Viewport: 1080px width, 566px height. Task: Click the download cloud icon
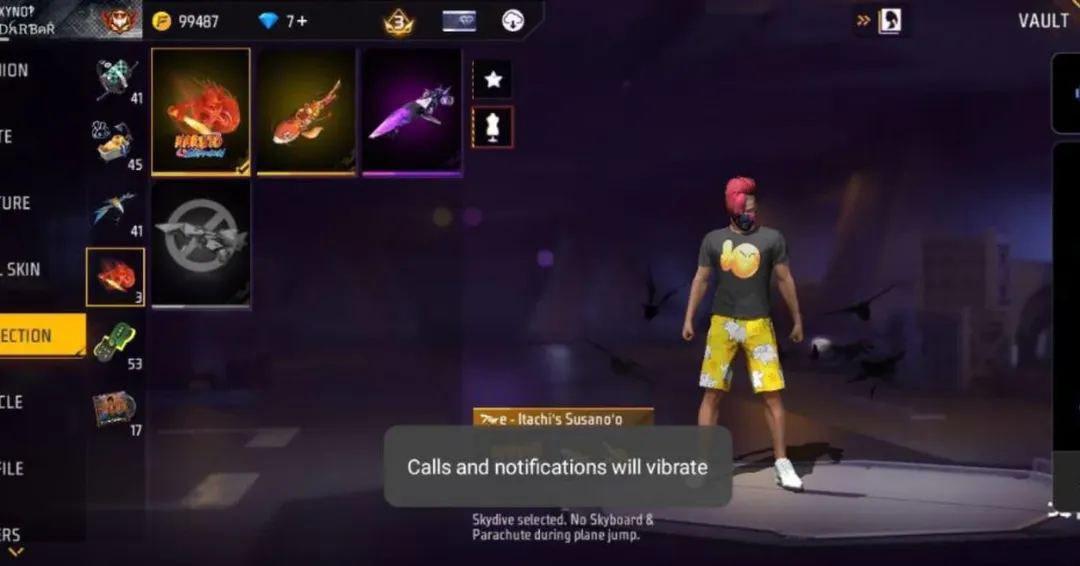pos(513,21)
